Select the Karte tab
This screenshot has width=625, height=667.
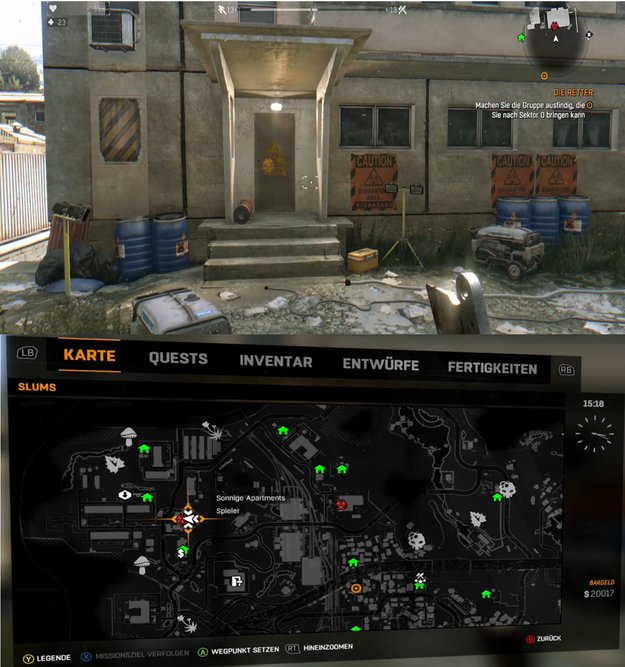(89, 356)
